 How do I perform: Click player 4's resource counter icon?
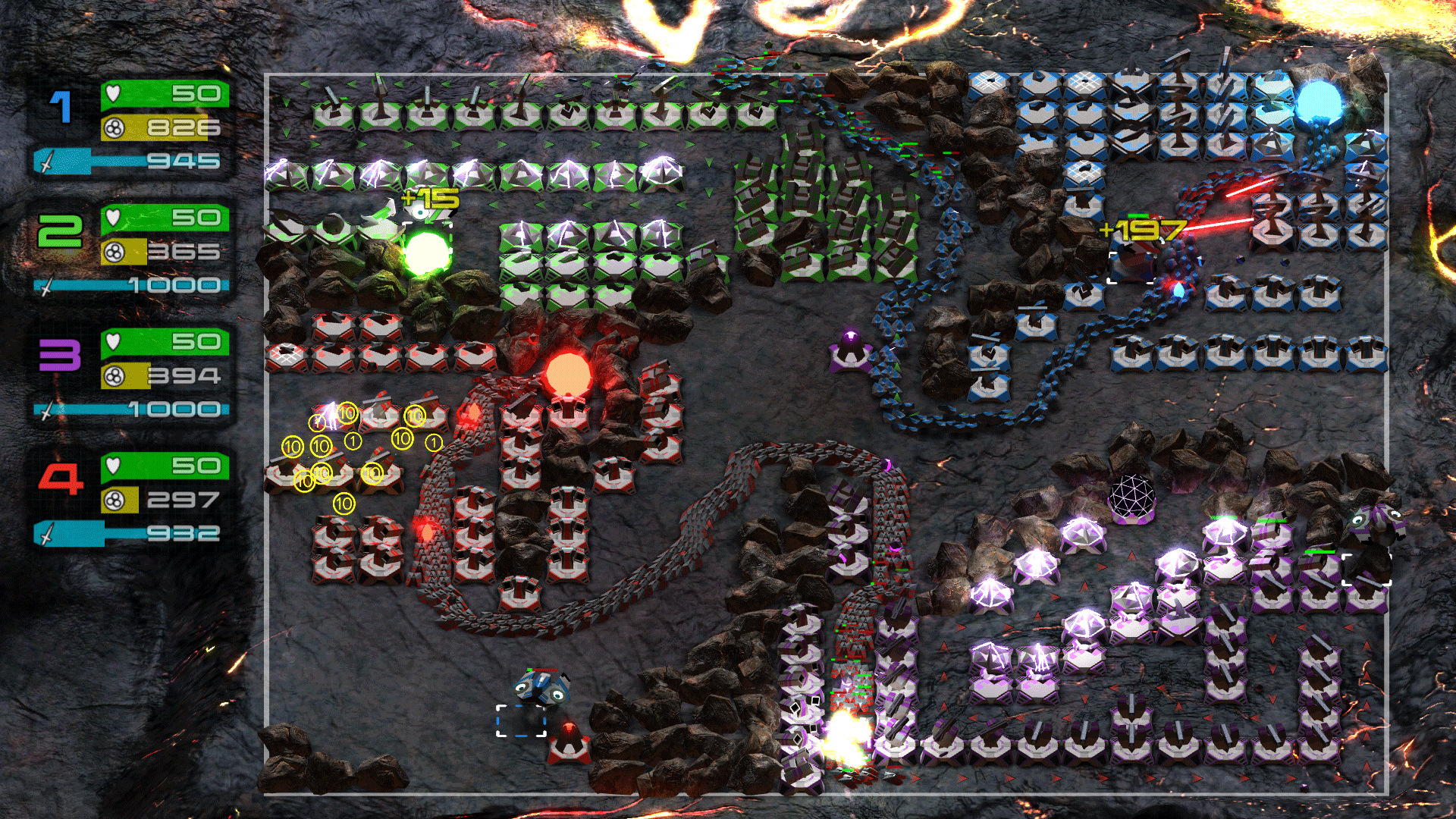(x=115, y=500)
